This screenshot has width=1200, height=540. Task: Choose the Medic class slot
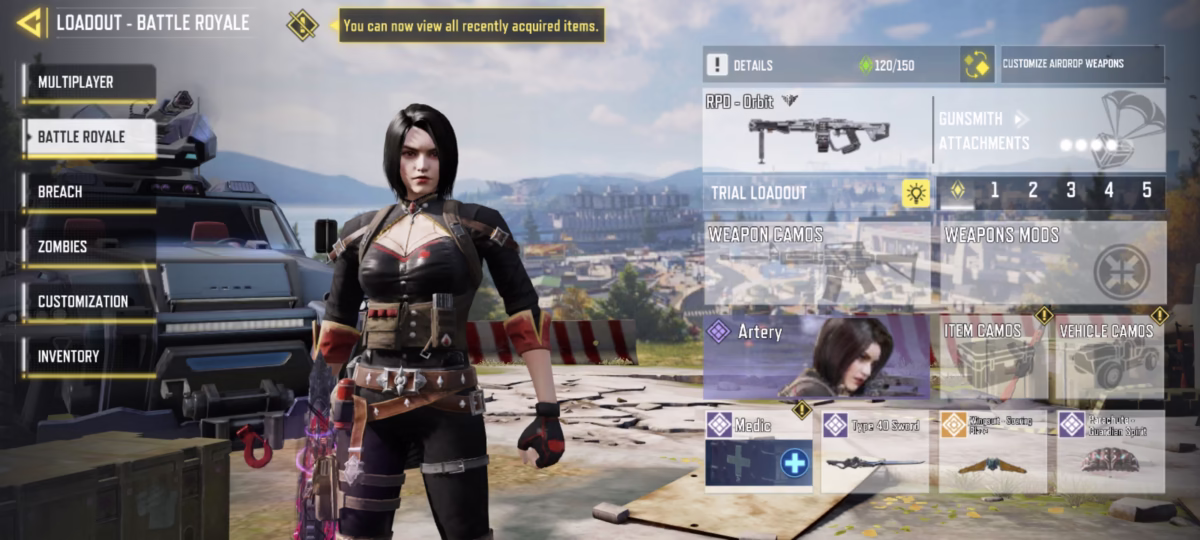coord(759,451)
